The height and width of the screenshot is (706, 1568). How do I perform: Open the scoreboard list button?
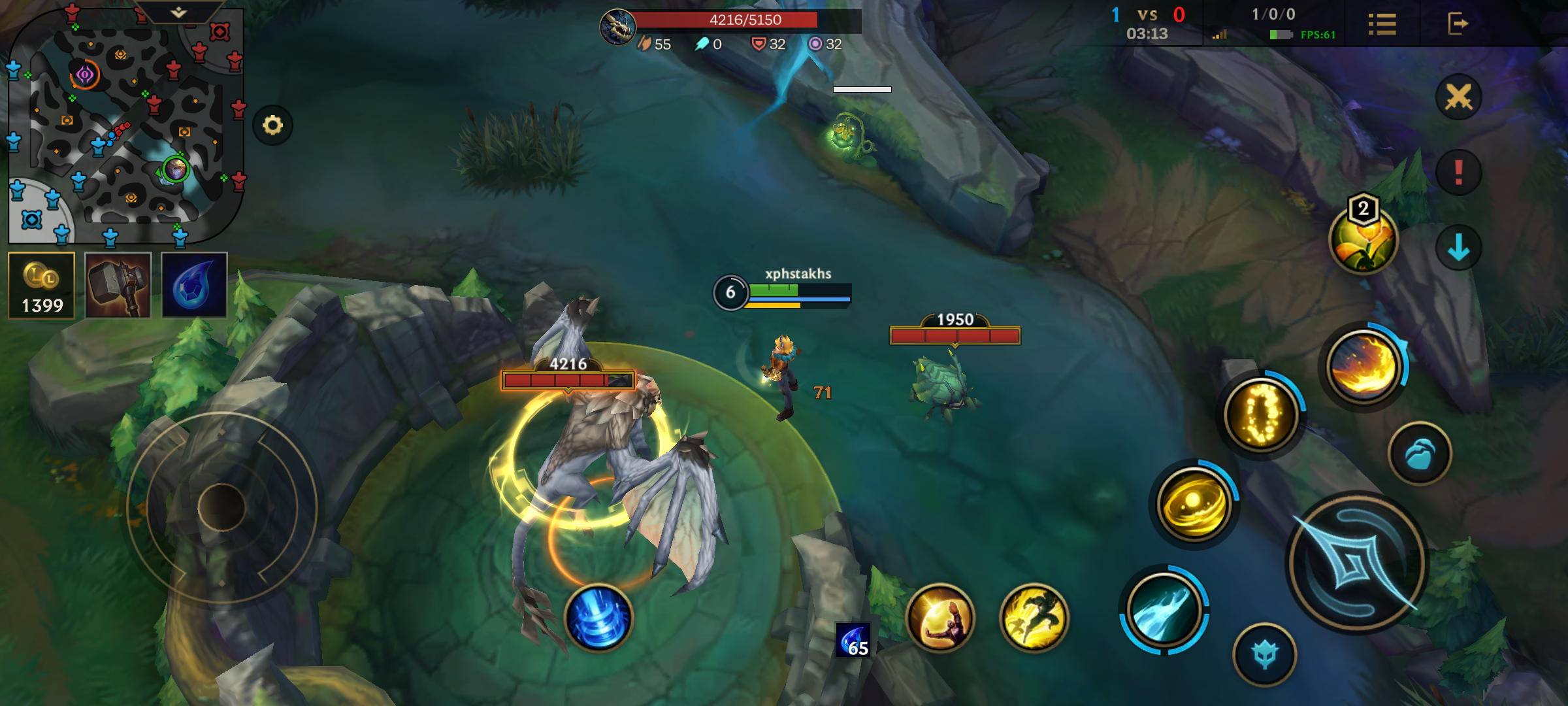coord(1382,25)
